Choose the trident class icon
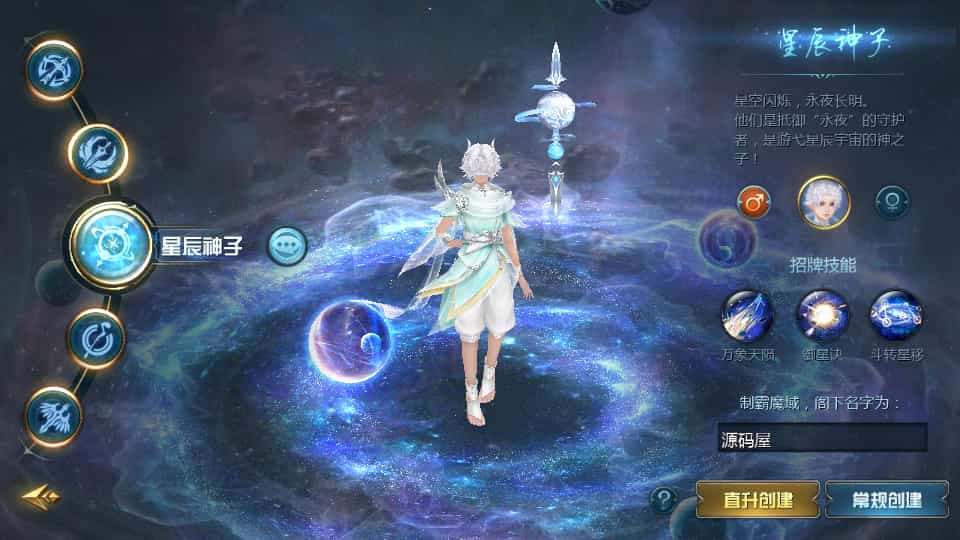Image resolution: width=960 pixels, height=540 pixels. click(98, 153)
